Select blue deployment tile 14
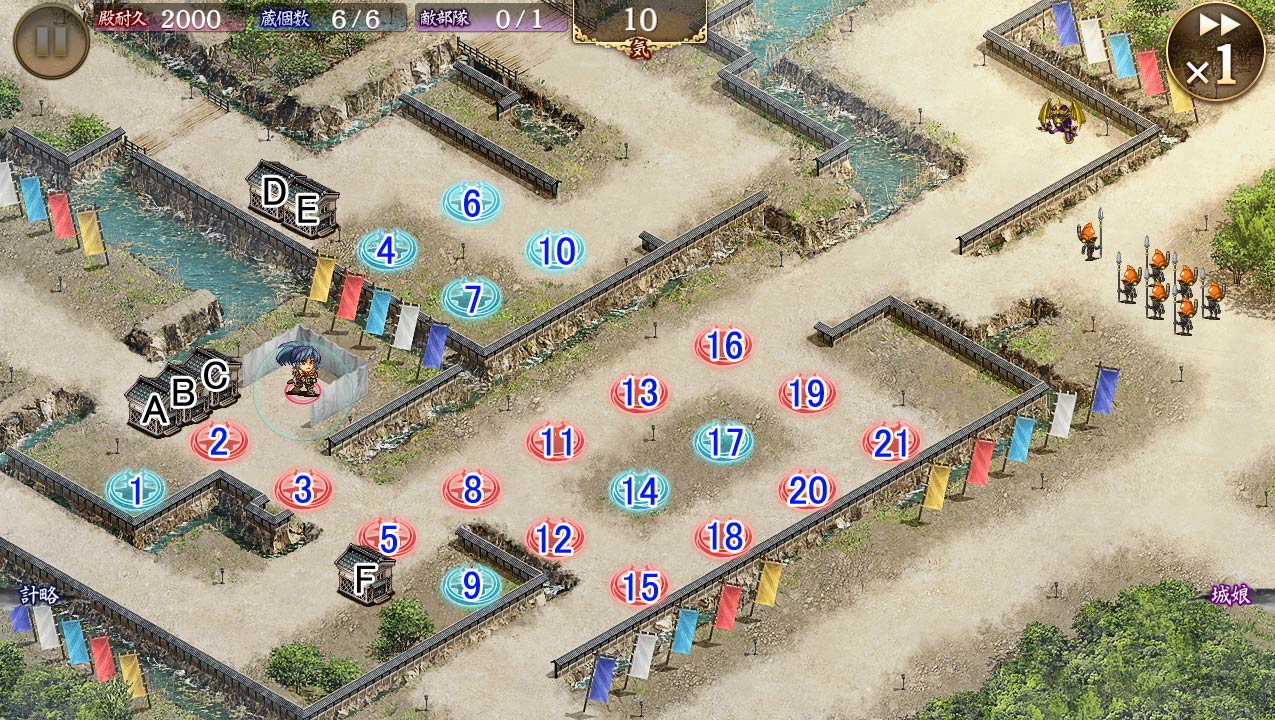 tap(639, 490)
